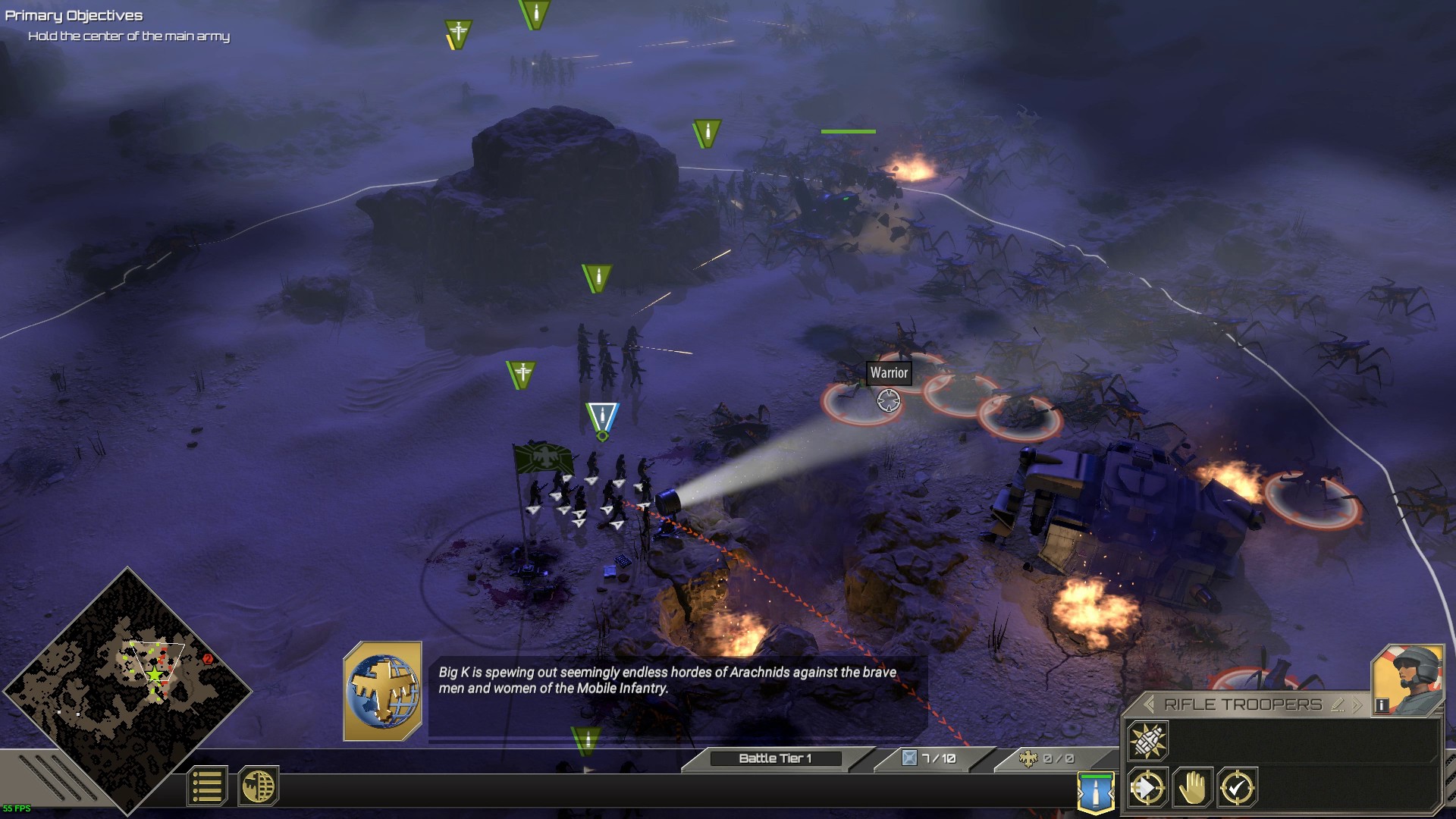
Task: Rename the Rifle Troopers squad with pencil
Action: [1338, 704]
